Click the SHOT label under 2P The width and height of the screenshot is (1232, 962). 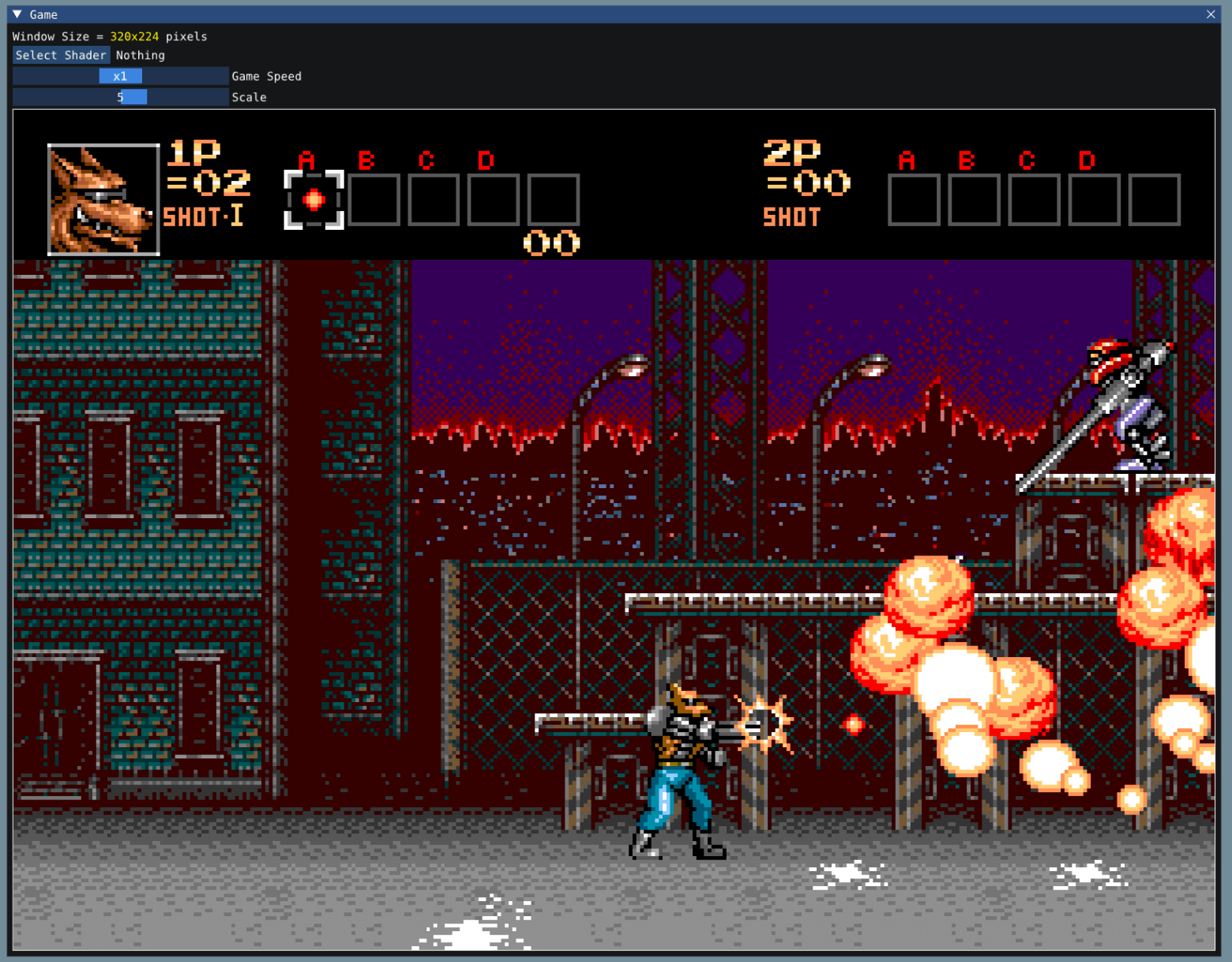coord(791,216)
